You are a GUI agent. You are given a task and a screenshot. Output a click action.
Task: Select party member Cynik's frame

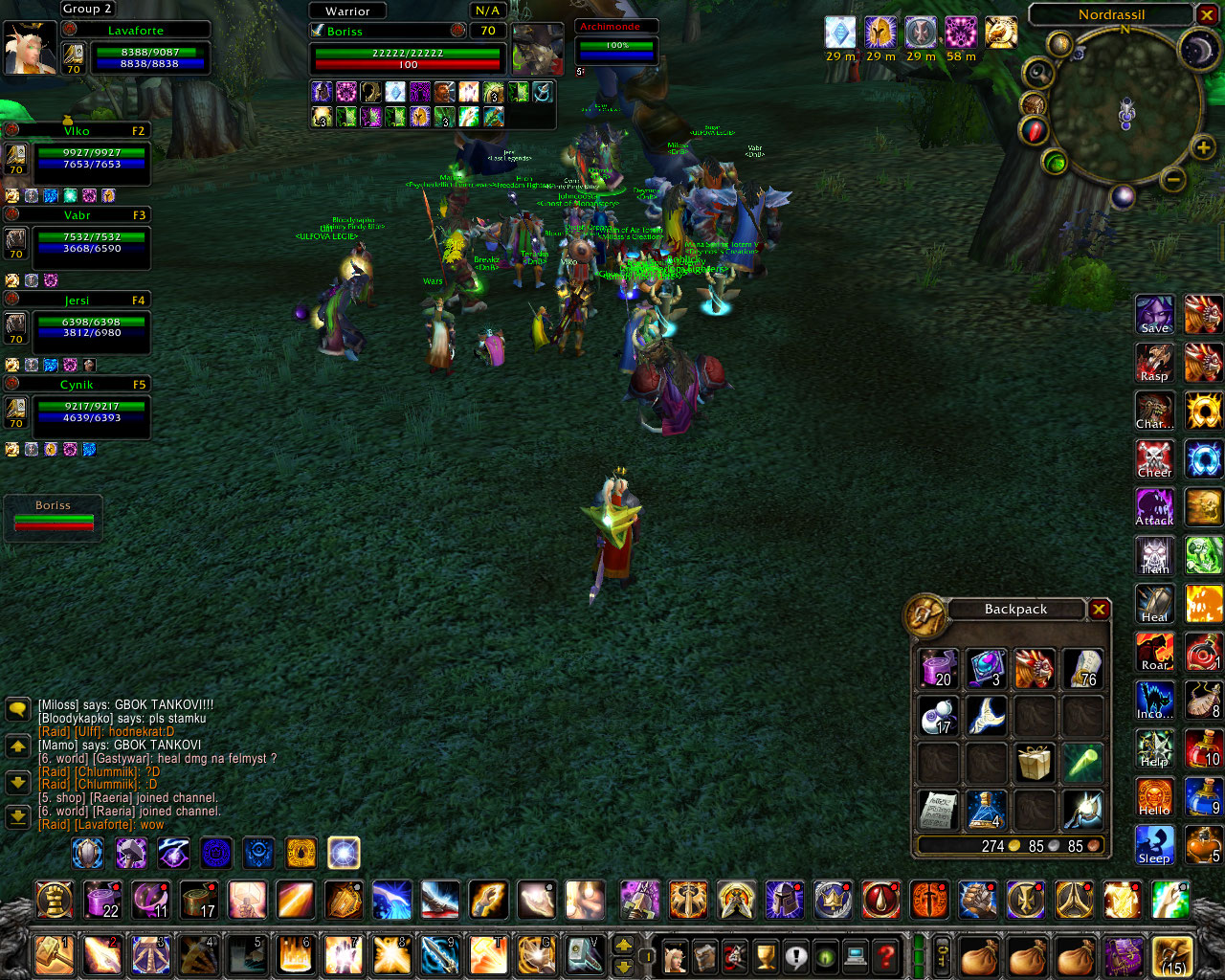[x=91, y=412]
